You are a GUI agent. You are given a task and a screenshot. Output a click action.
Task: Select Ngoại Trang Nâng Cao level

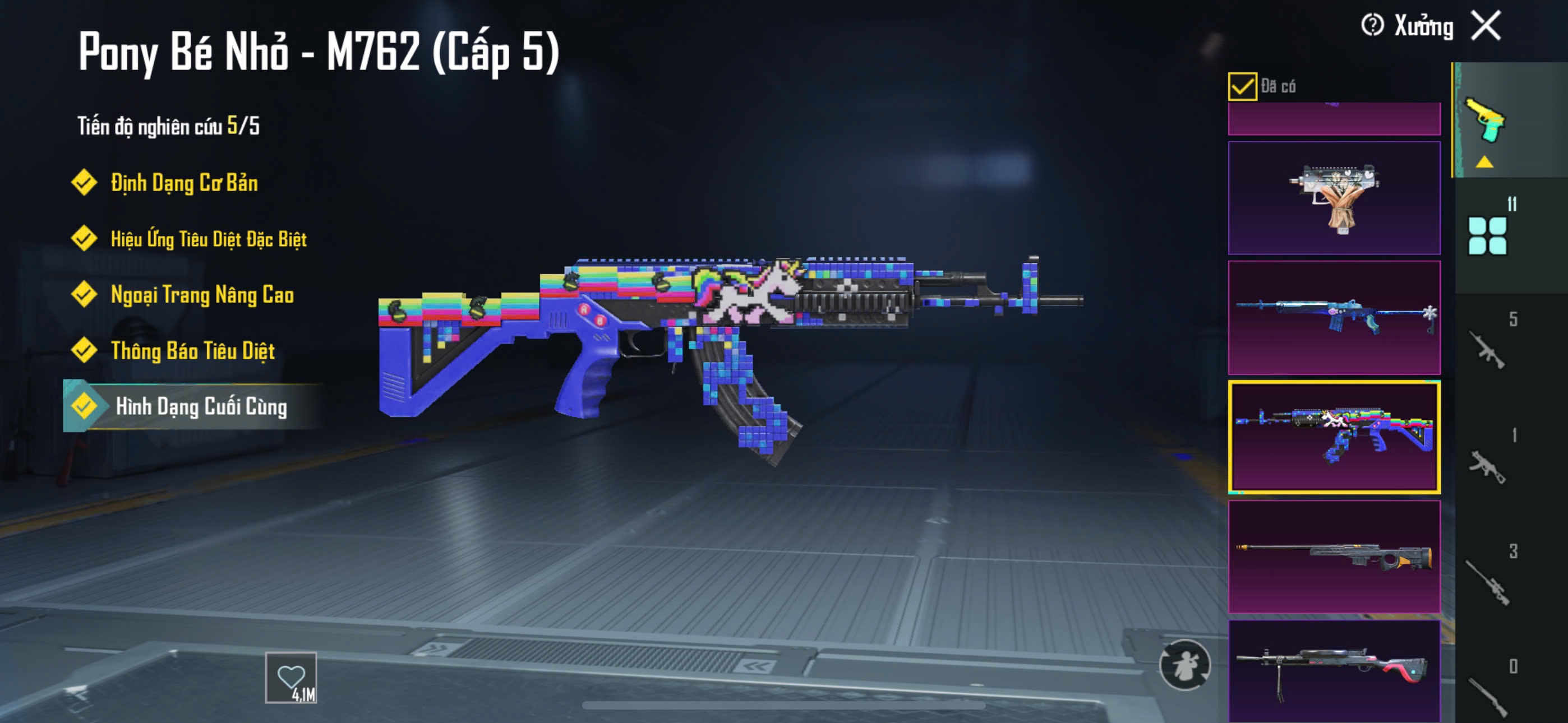[x=201, y=295]
